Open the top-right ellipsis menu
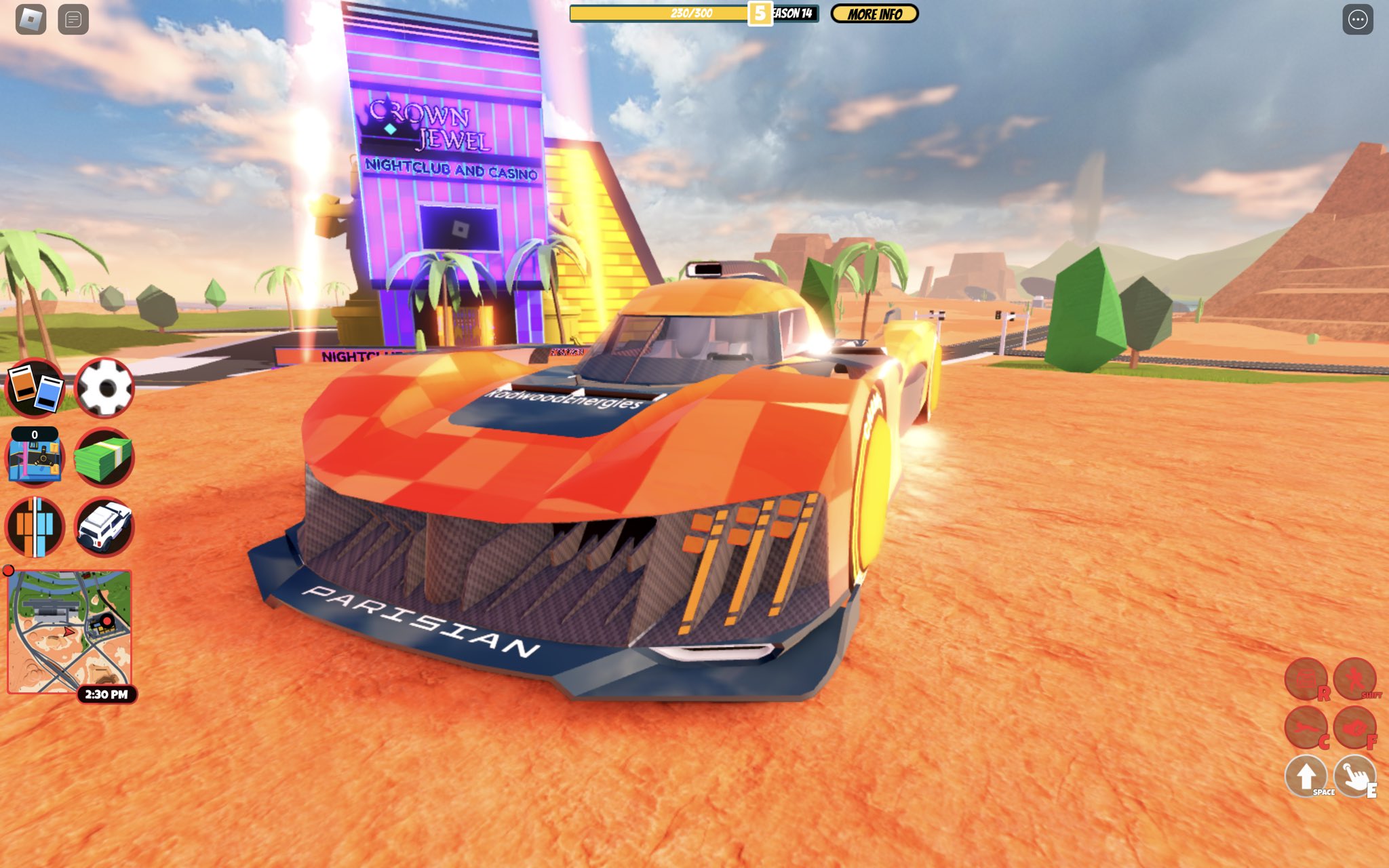Image resolution: width=1389 pixels, height=868 pixels. 1360,19
